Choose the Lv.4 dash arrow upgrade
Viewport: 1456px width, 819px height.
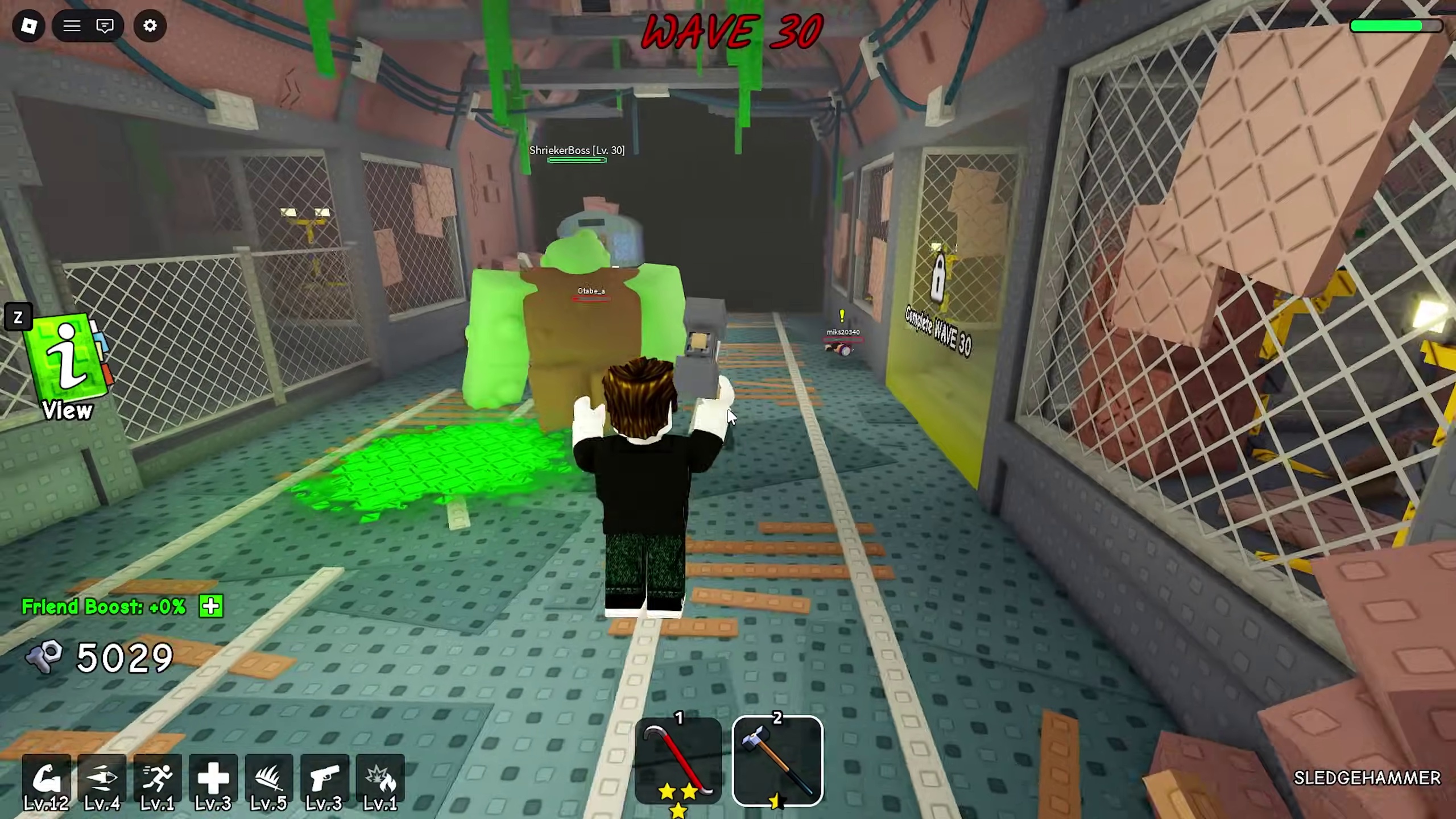coord(102,779)
